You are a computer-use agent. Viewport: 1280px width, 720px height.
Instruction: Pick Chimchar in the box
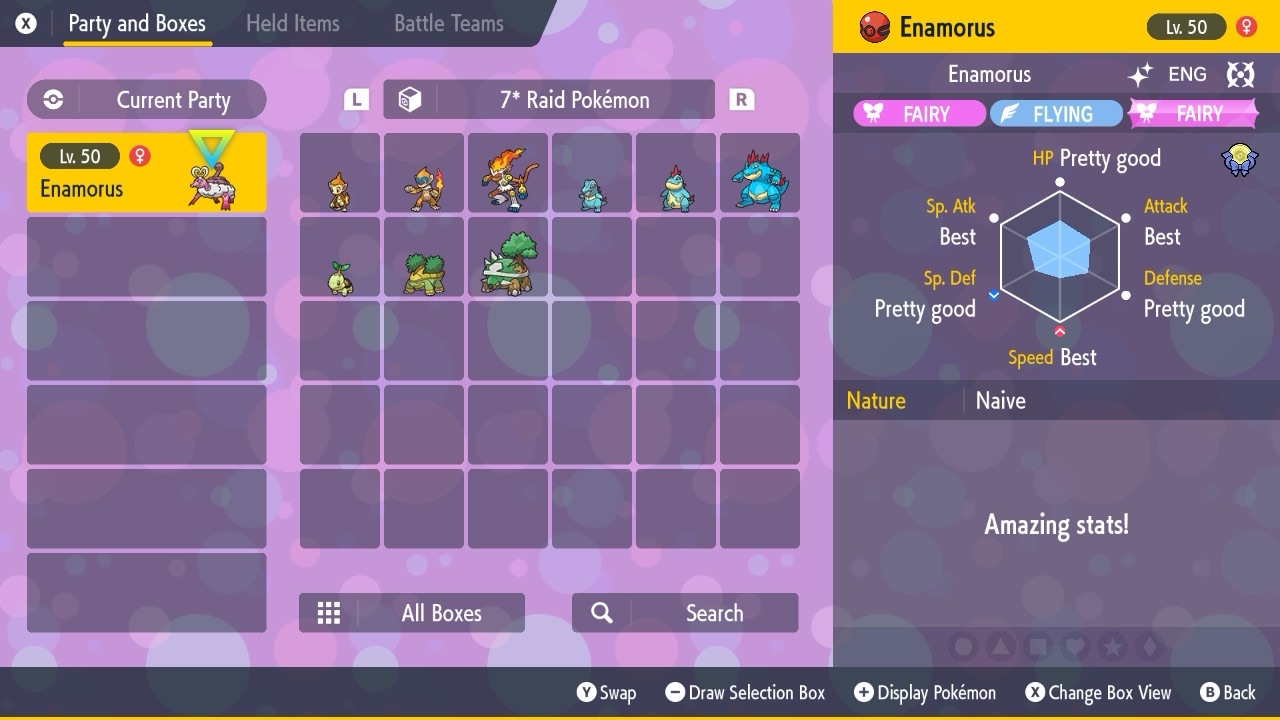(340, 174)
